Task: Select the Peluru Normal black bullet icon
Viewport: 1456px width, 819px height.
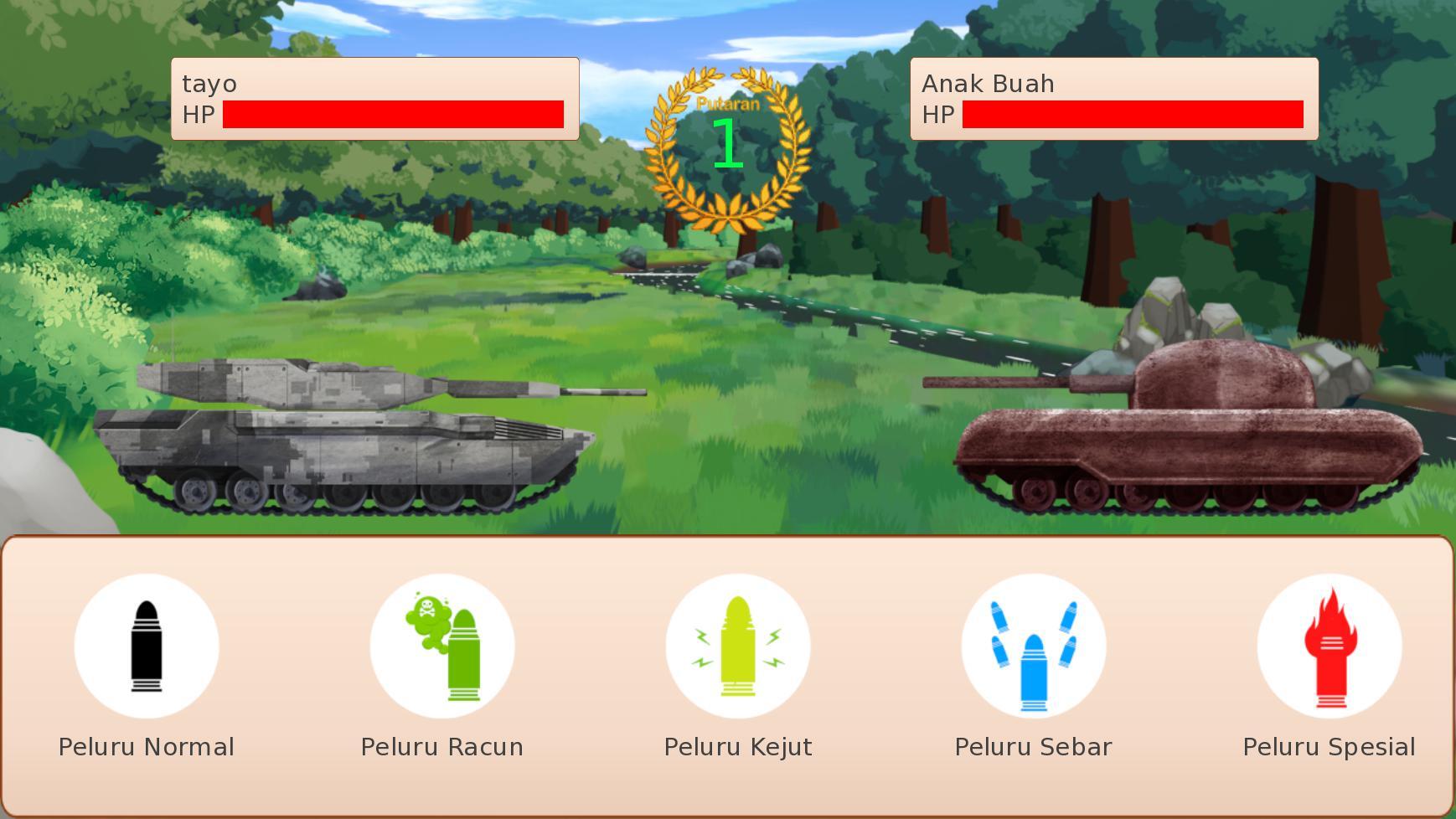Action: [147, 646]
